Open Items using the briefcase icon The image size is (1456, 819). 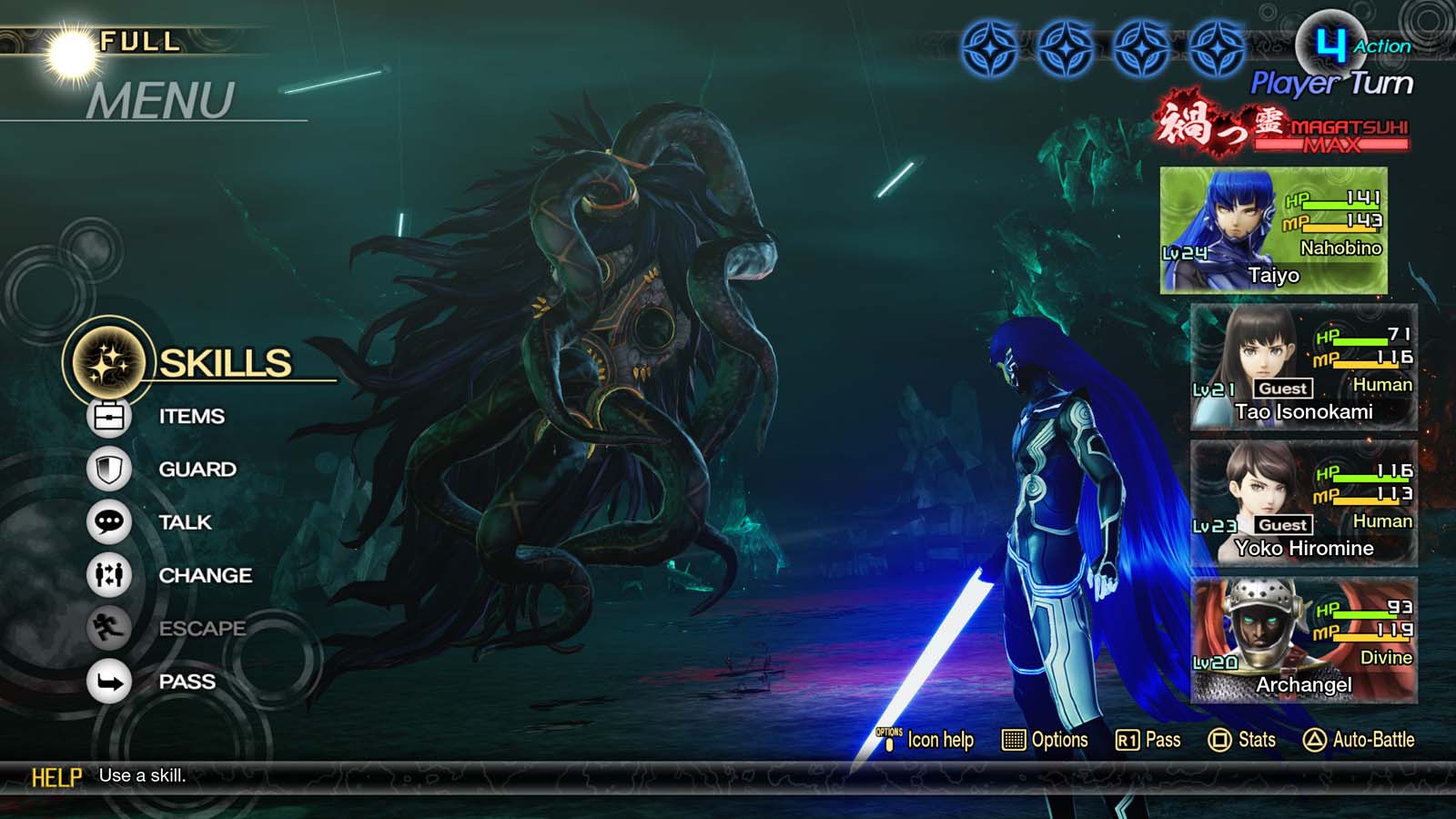pos(108,415)
